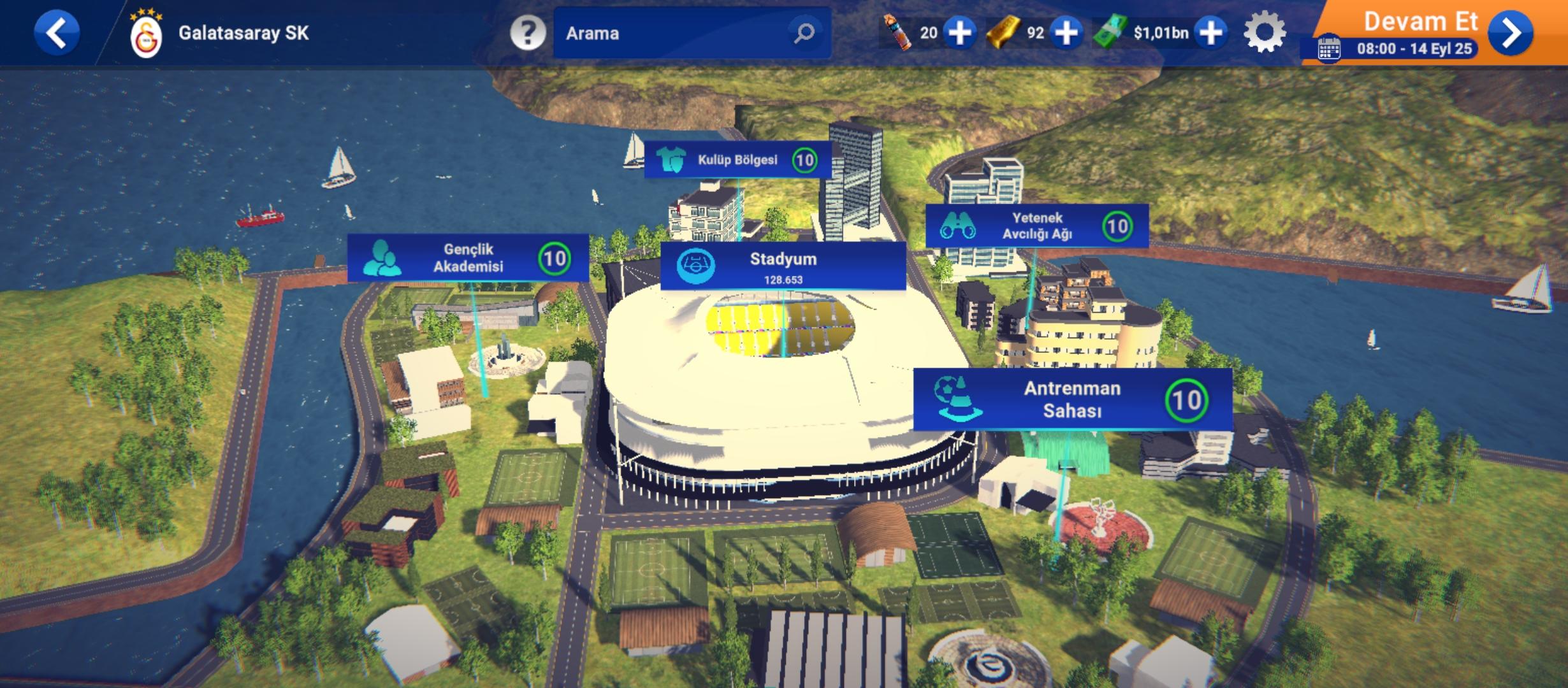Go back with the left arrow button
This screenshot has width=1568, height=688.
coord(57,32)
